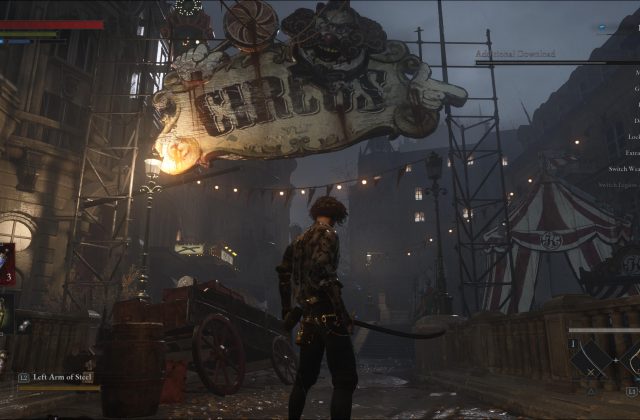Open the Additional Download notice

click(x=513, y=52)
